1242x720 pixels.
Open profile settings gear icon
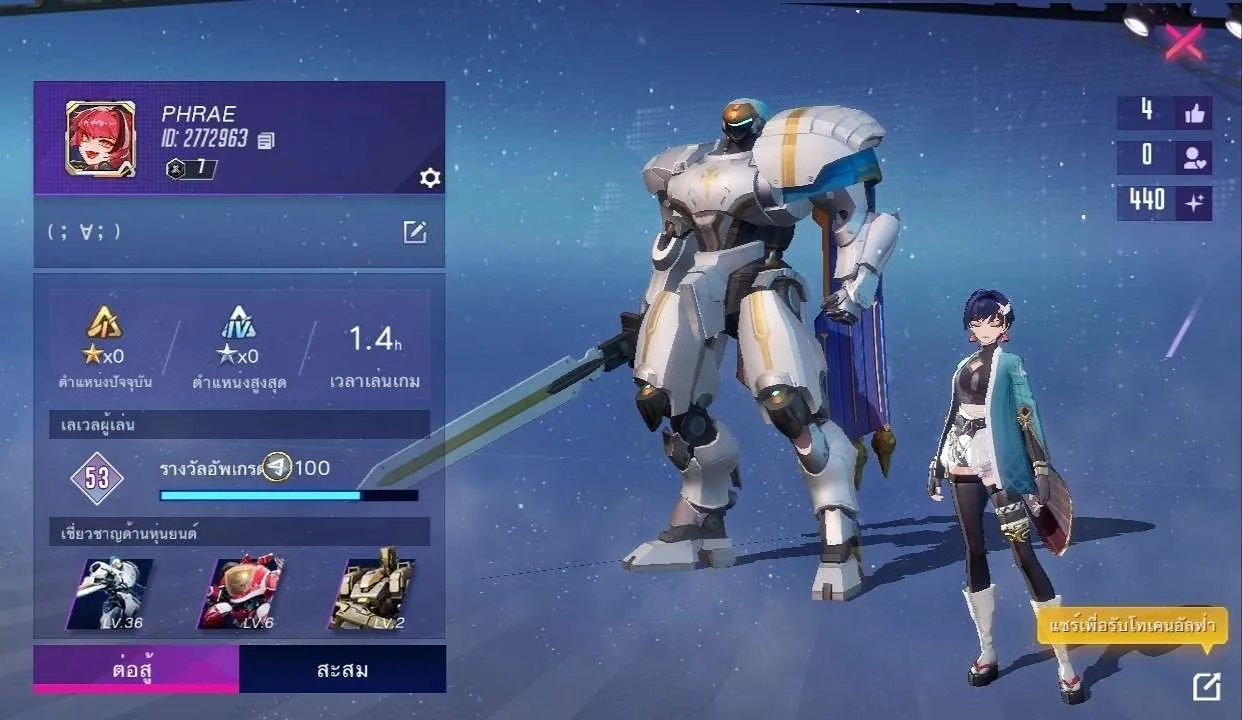pos(430,178)
